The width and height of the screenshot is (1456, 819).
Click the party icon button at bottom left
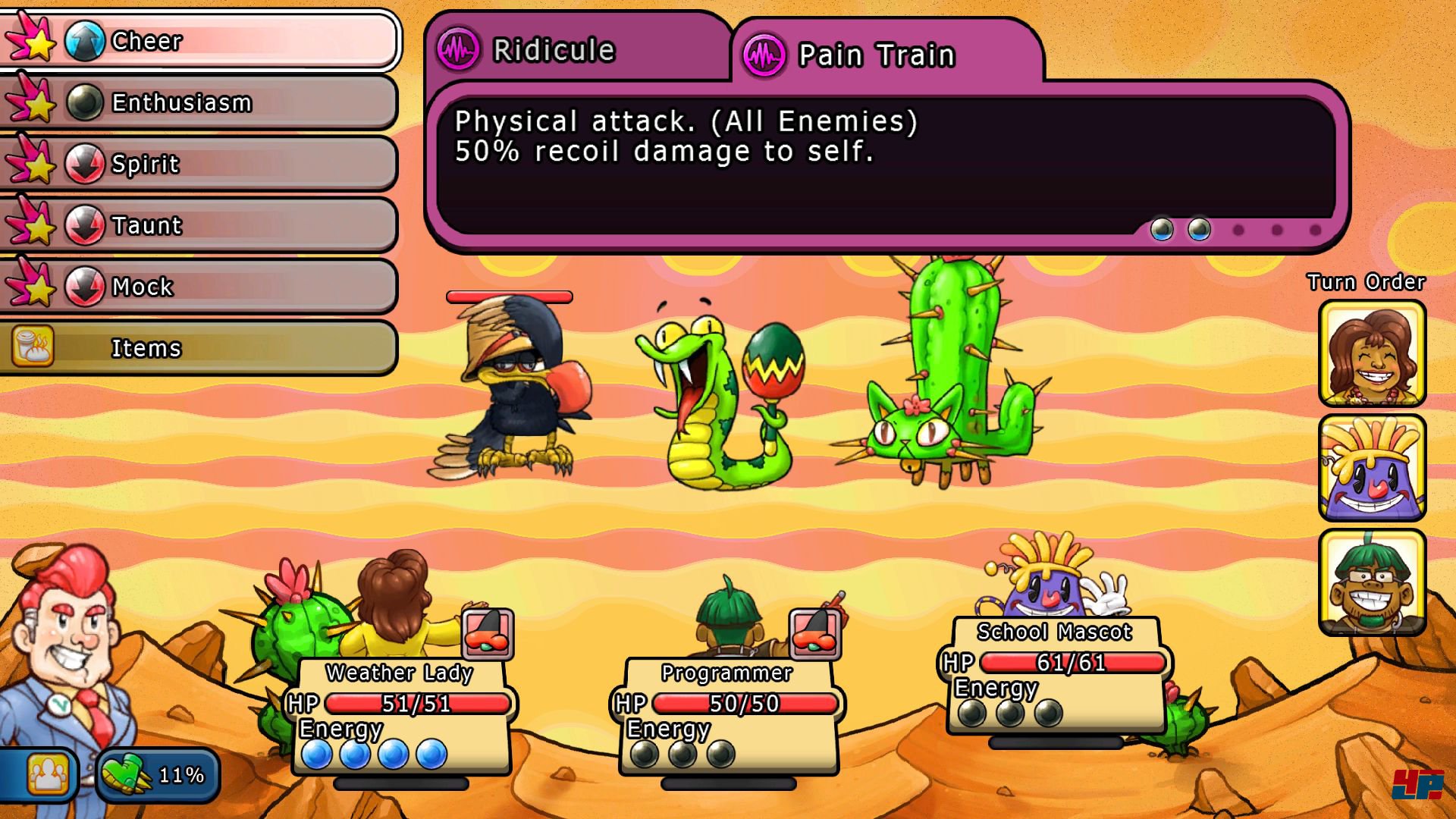click(x=47, y=774)
